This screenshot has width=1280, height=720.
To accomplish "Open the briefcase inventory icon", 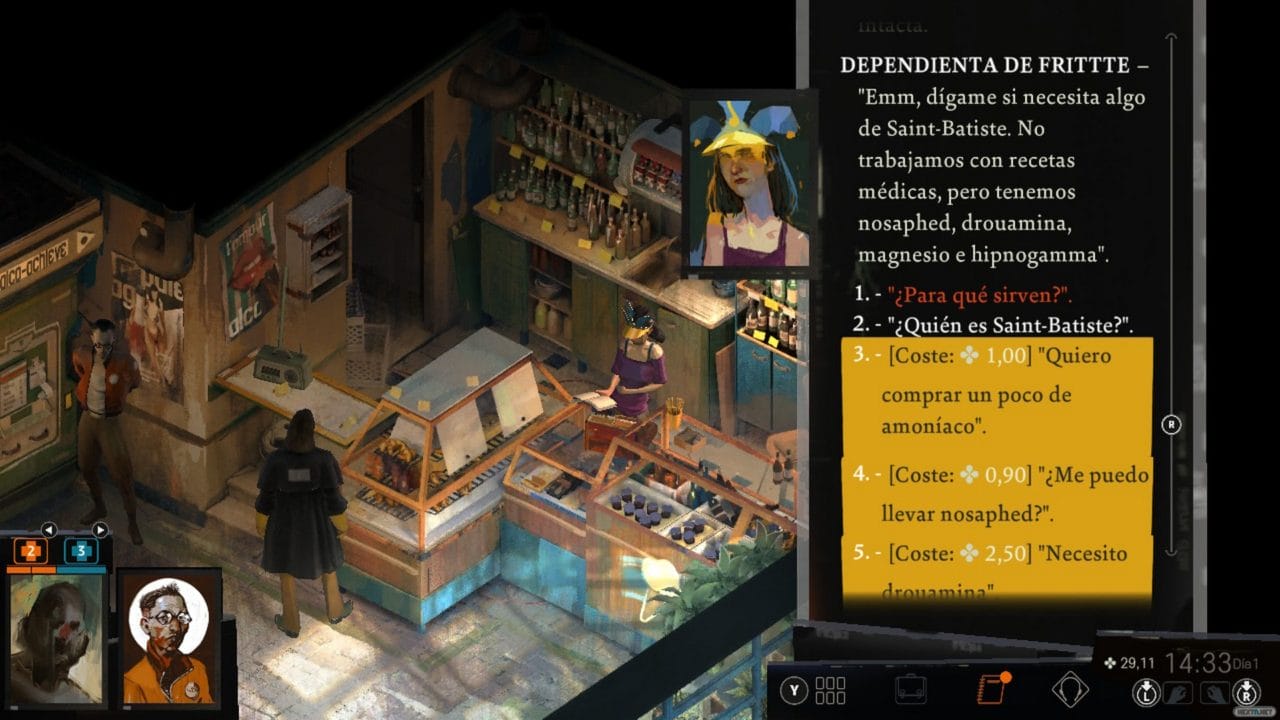I will pos(909,688).
